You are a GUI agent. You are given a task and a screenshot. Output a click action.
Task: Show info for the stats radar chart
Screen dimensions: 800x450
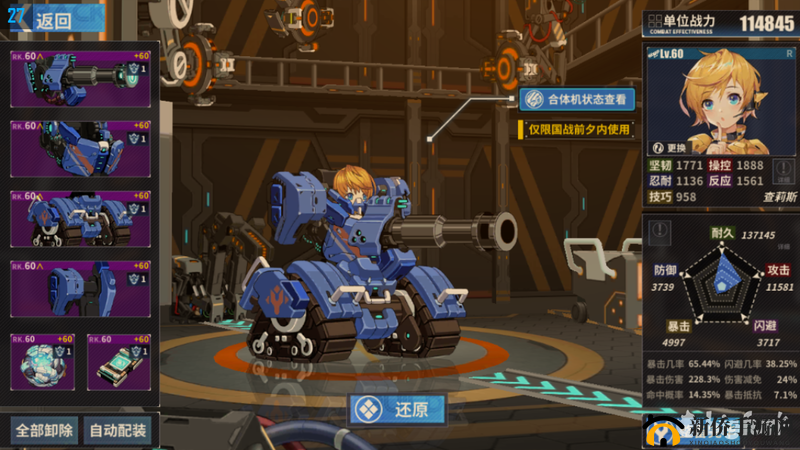[658, 231]
